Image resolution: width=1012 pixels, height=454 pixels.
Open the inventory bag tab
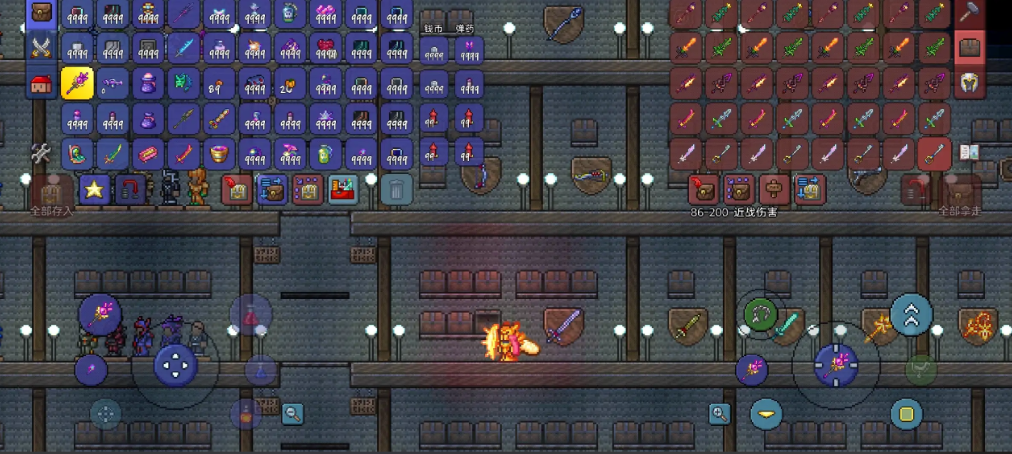[41, 12]
